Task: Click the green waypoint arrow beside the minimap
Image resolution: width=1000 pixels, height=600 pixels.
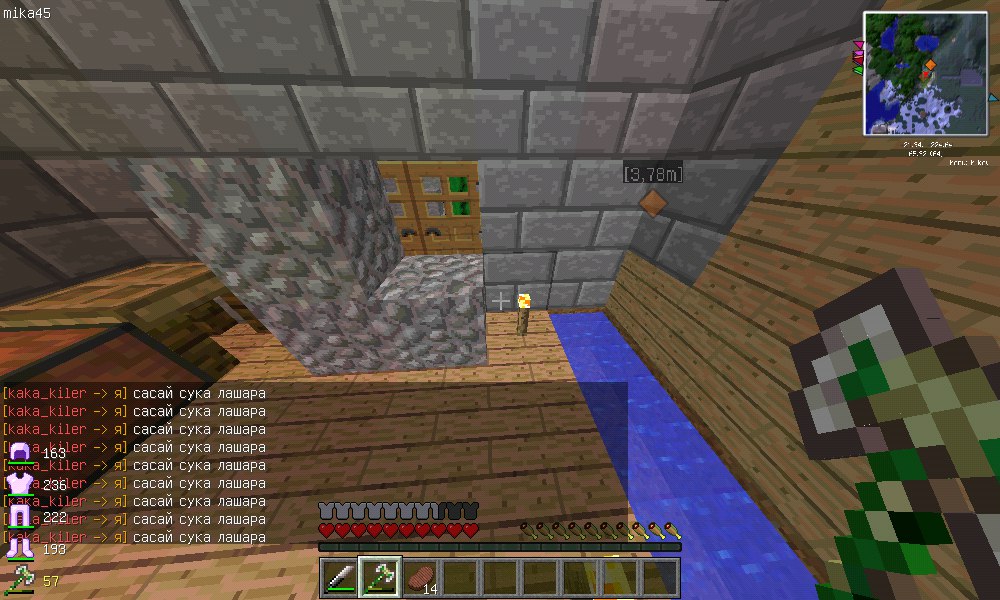Action: (857, 70)
